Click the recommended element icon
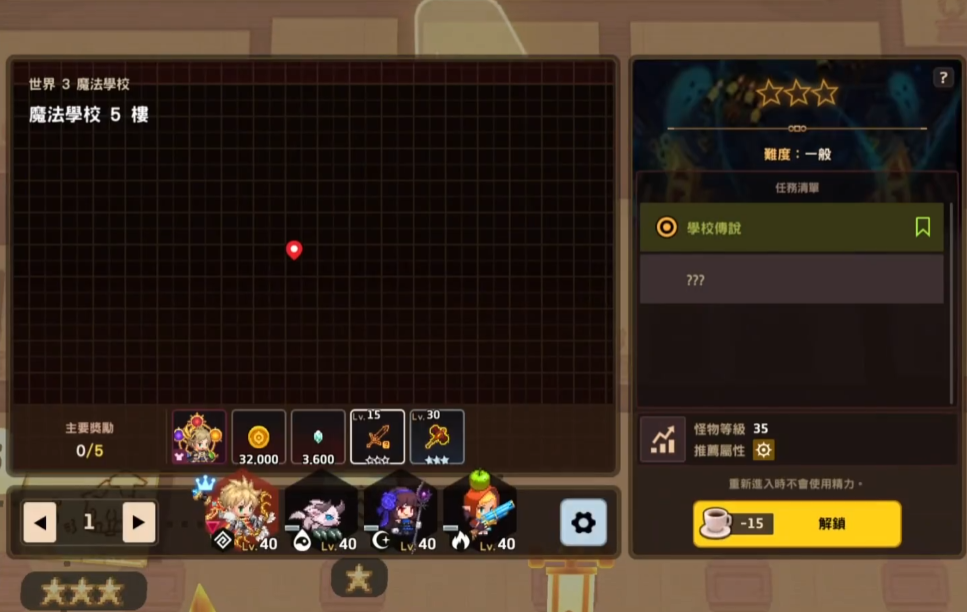Screen dimensions: 967x612 pos(764,450)
